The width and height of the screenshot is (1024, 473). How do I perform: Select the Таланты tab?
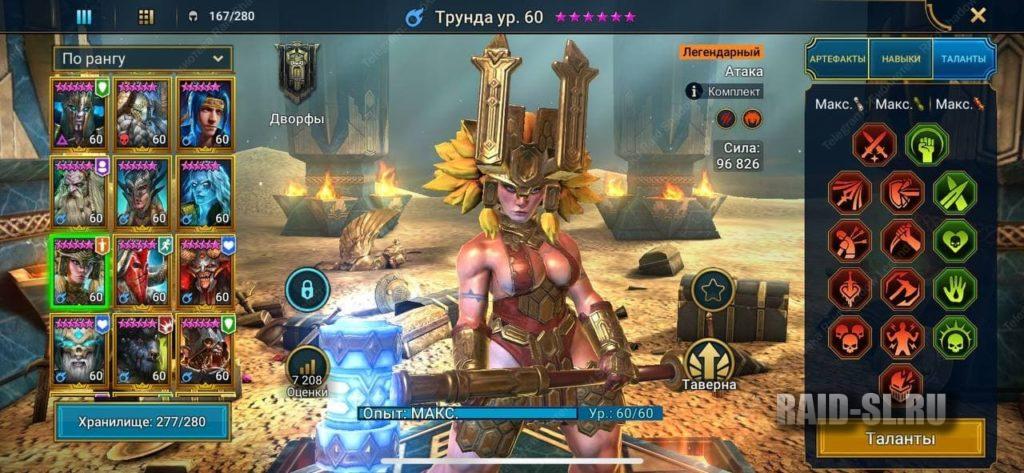click(963, 59)
